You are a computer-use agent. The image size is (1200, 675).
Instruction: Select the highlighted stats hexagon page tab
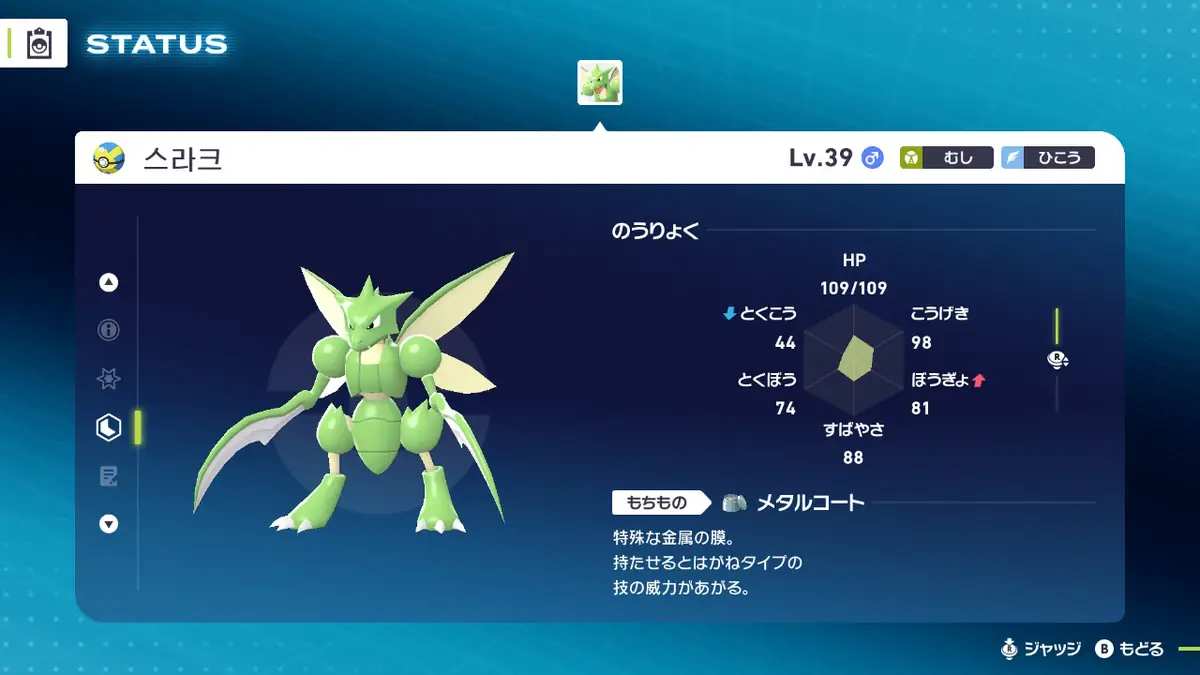tap(109, 428)
